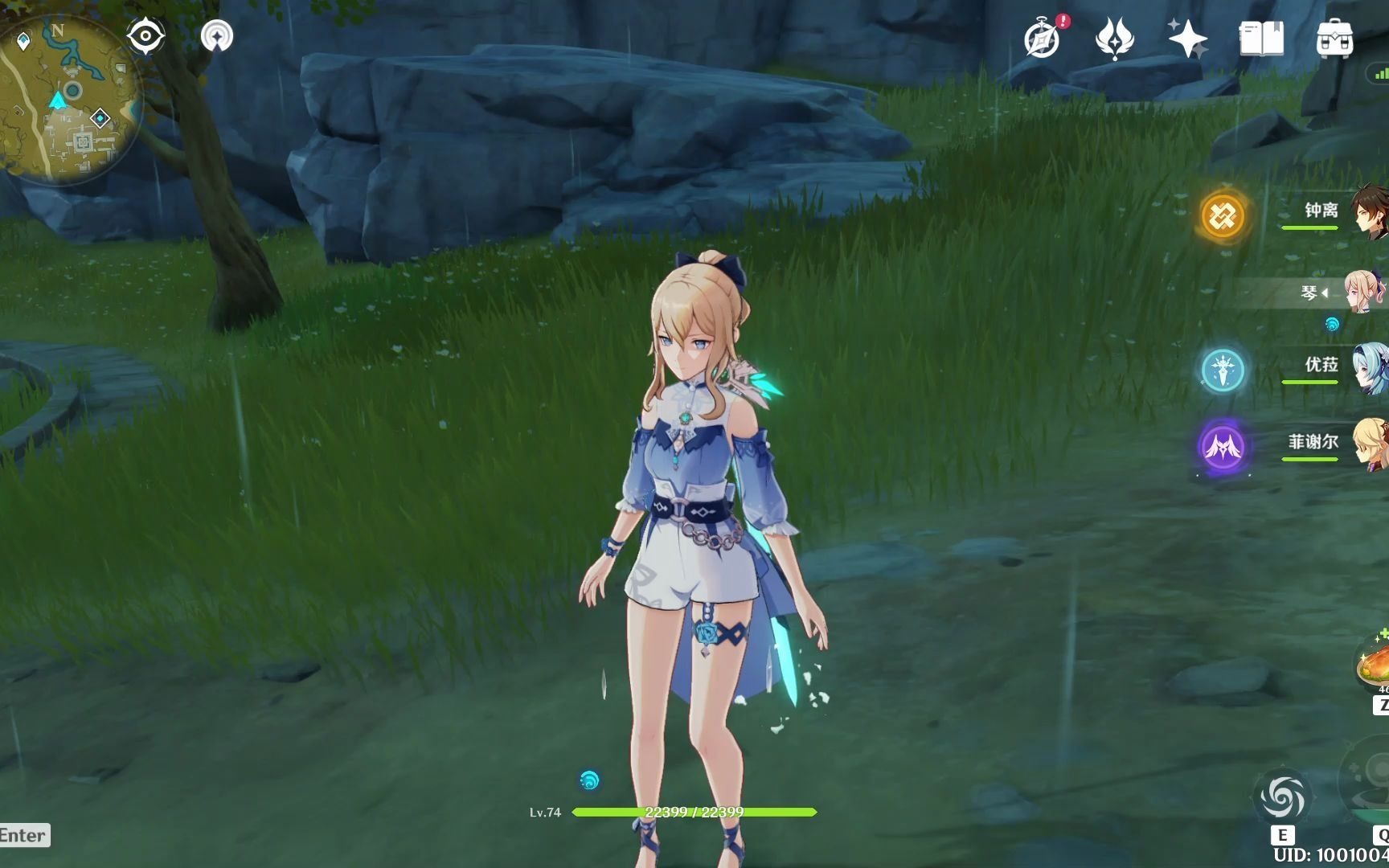Toggle the elemental sight eye icon
Viewport: 1389px width, 868px height.
(145, 36)
